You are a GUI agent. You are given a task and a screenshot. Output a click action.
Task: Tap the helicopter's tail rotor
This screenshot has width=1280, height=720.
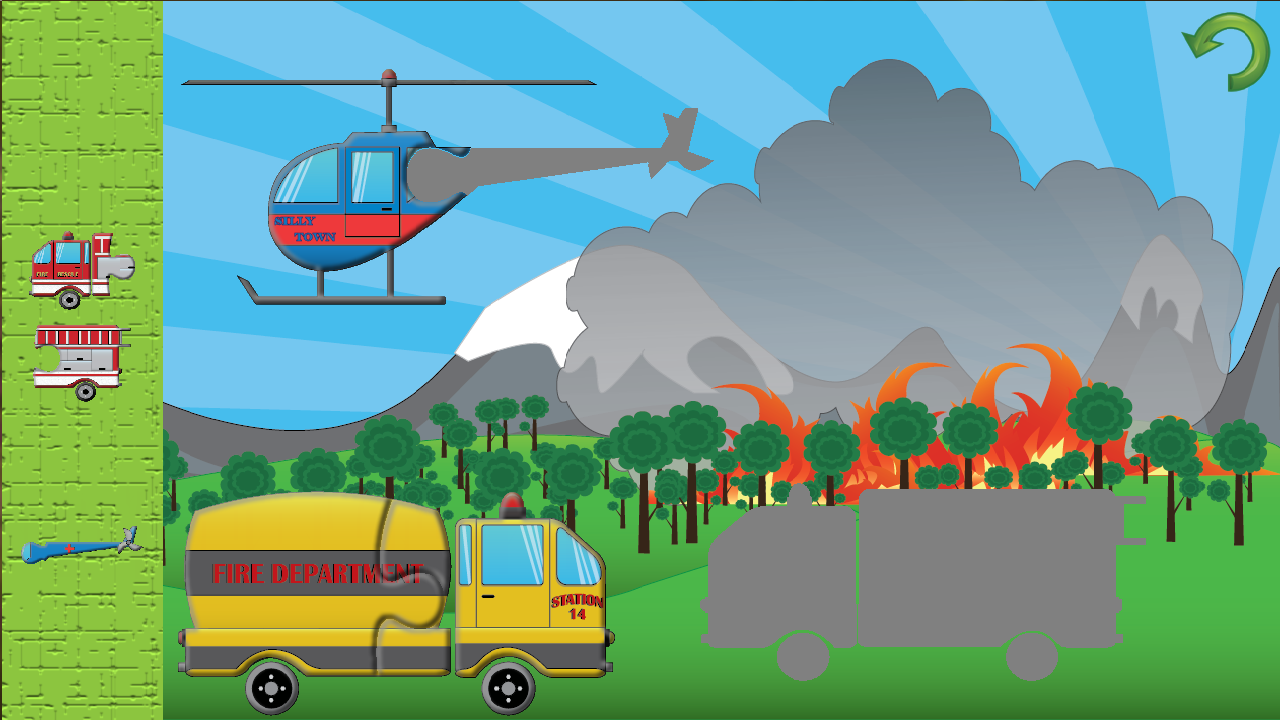(x=678, y=135)
